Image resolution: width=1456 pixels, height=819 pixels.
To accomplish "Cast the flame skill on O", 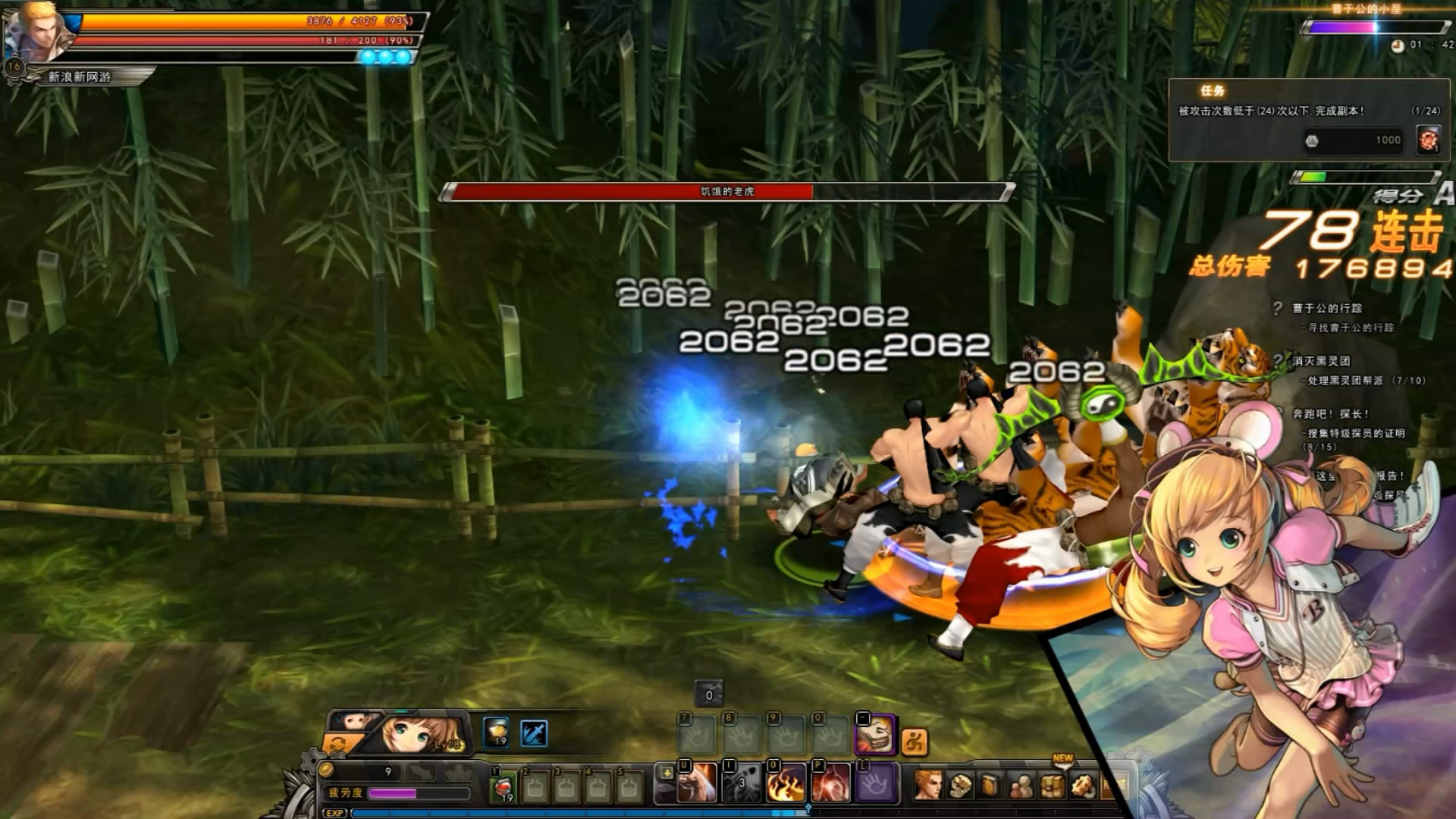I will (x=786, y=783).
